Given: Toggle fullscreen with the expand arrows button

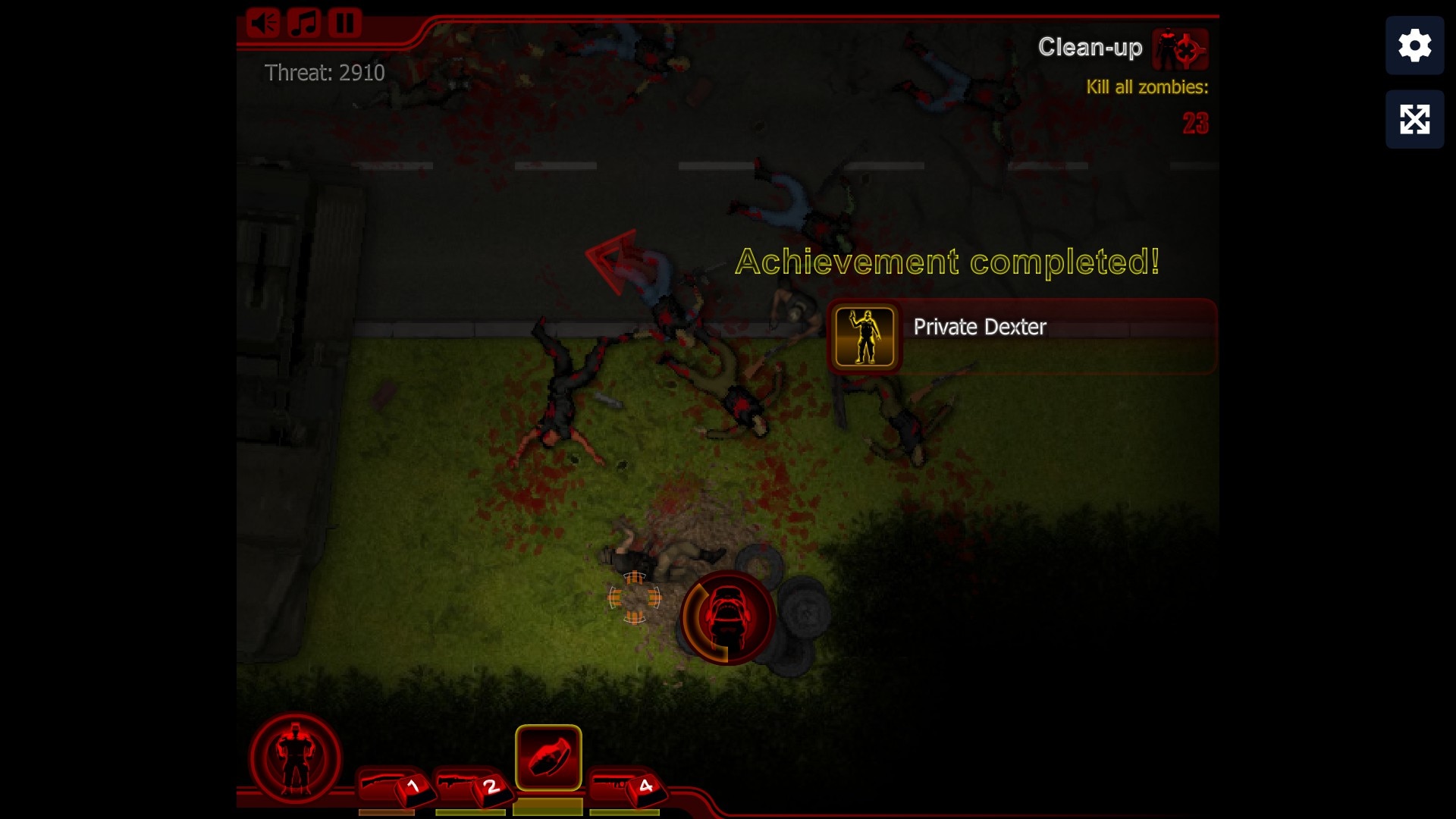Looking at the screenshot, I should click(x=1414, y=119).
